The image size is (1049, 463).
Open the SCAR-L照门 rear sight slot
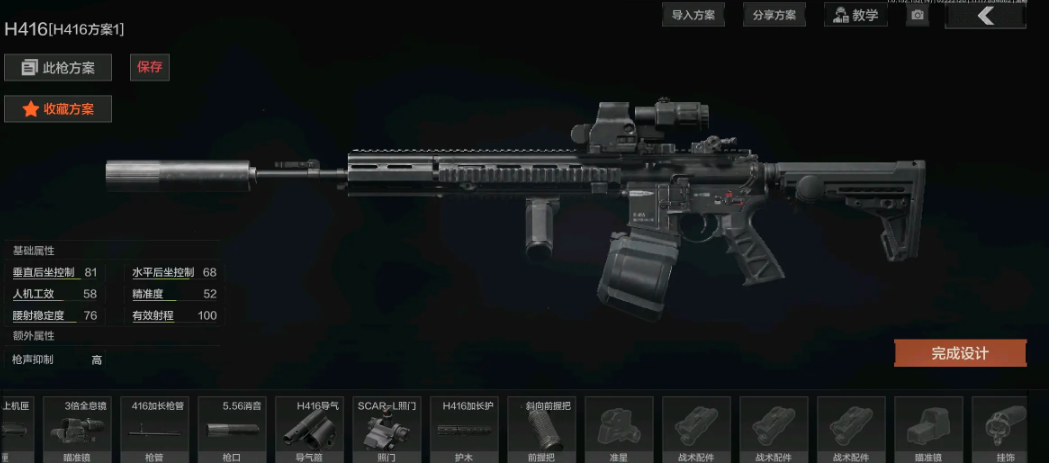point(389,428)
